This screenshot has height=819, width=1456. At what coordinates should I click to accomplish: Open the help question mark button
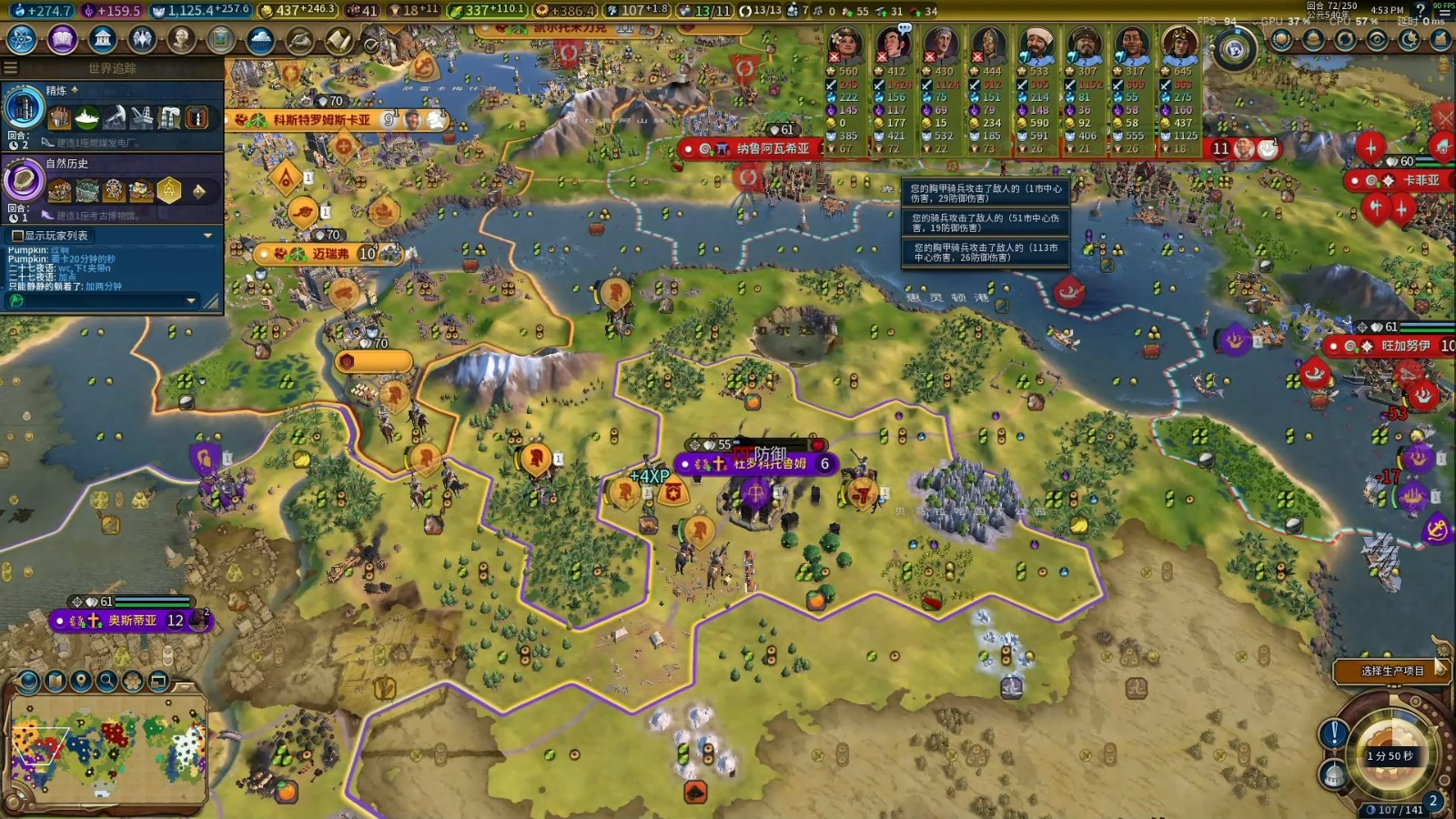(x=1420, y=11)
